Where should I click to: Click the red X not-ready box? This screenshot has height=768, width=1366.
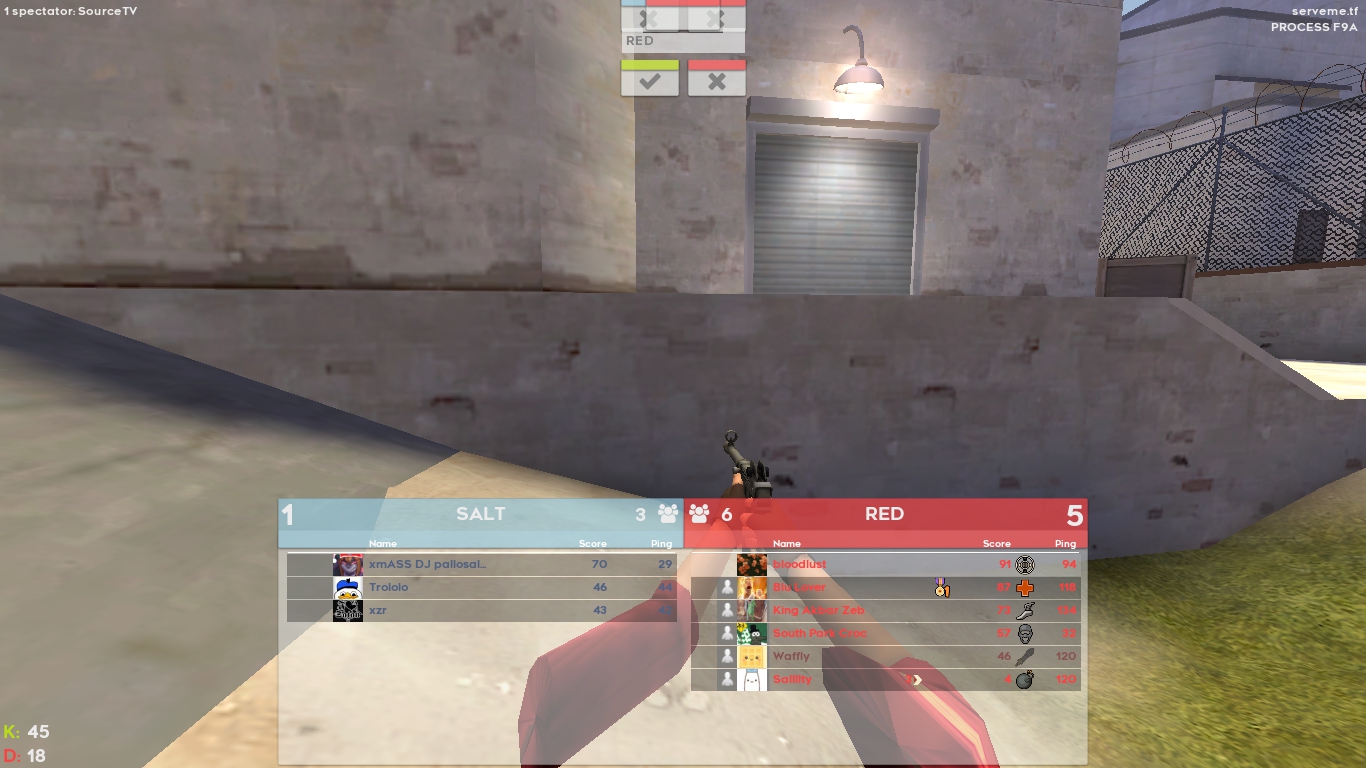click(716, 79)
